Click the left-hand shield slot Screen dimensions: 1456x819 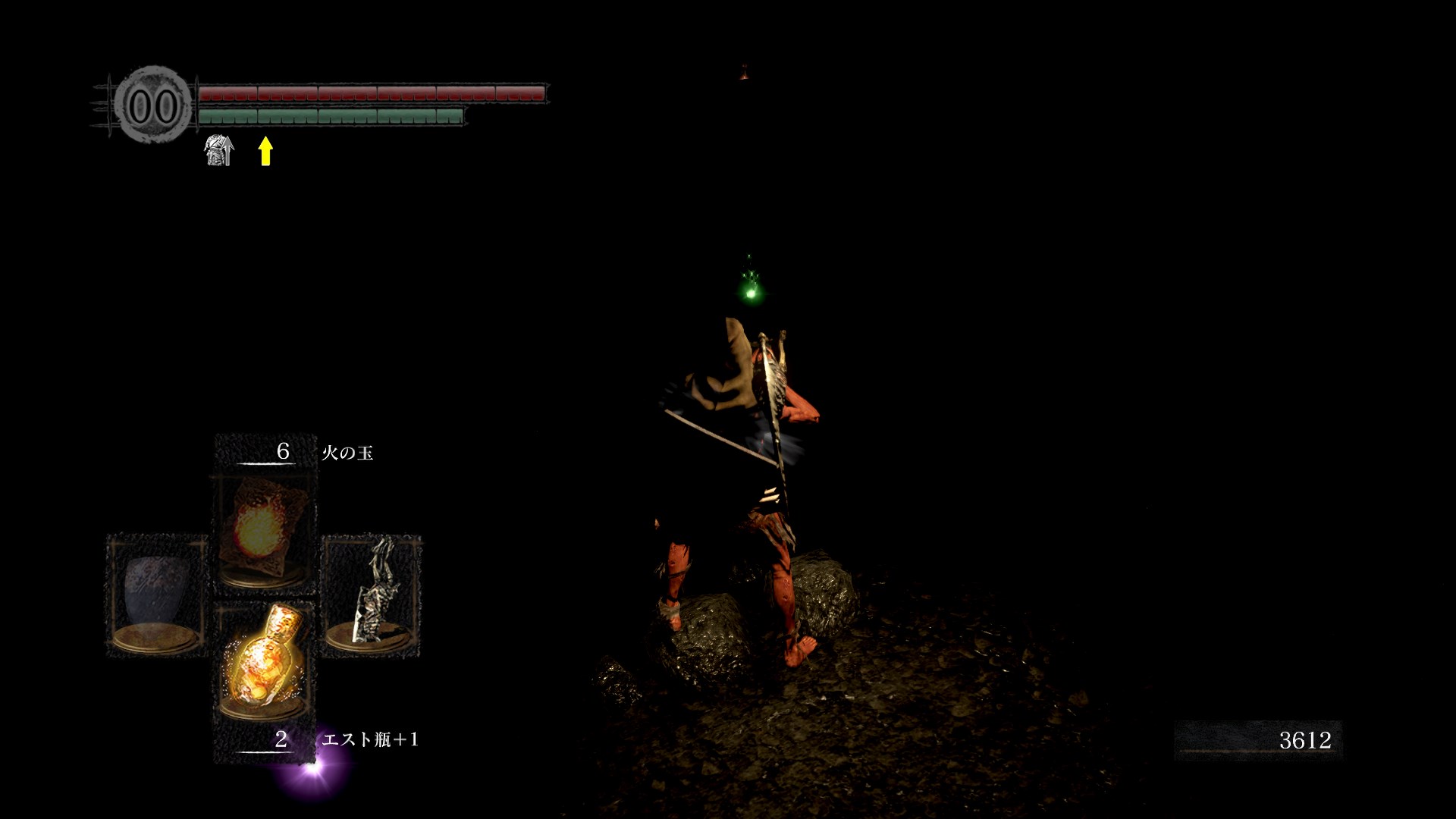click(x=157, y=595)
